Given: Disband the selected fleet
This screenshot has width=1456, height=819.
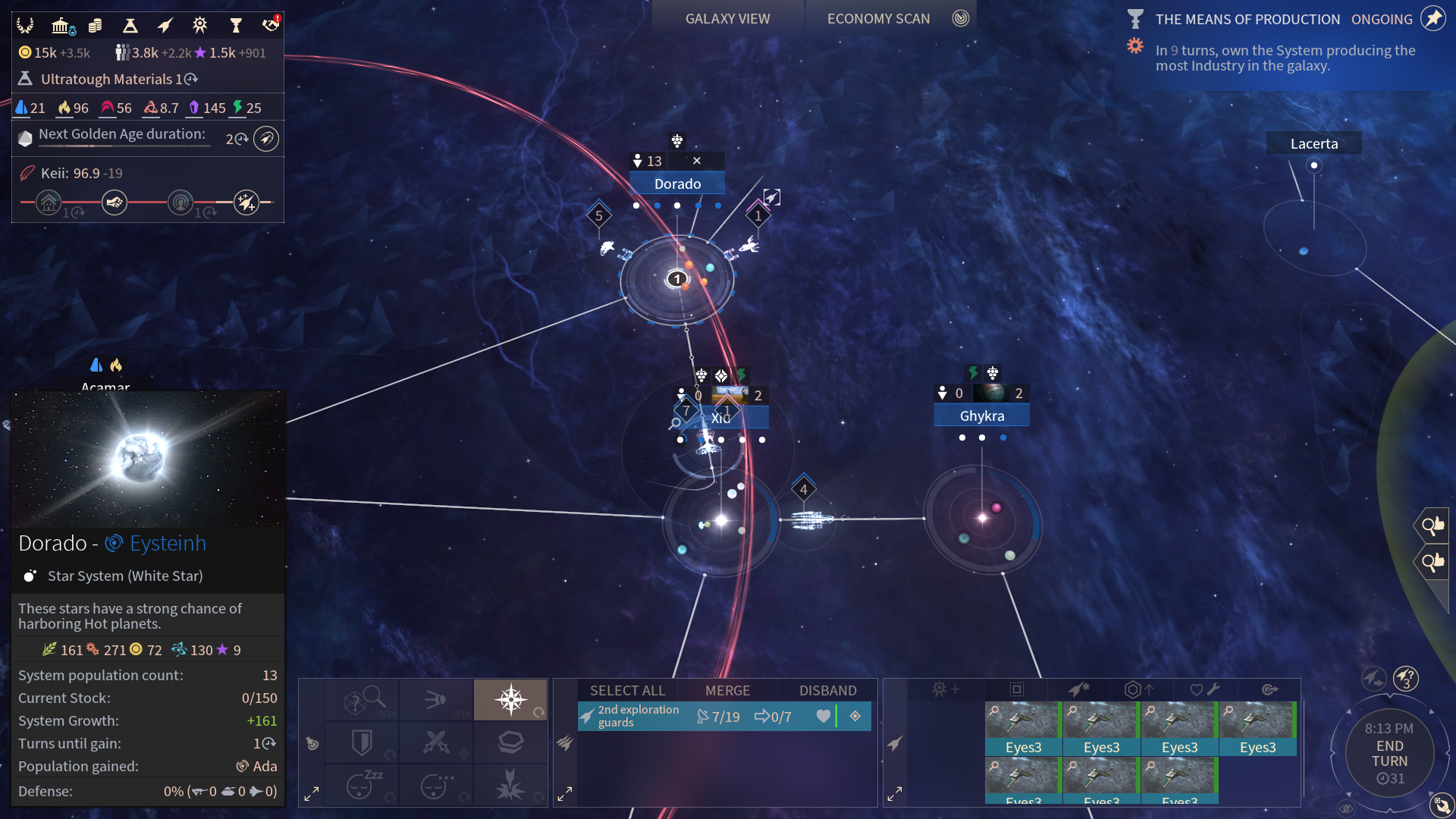Looking at the screenshot, I should point(827,691).
